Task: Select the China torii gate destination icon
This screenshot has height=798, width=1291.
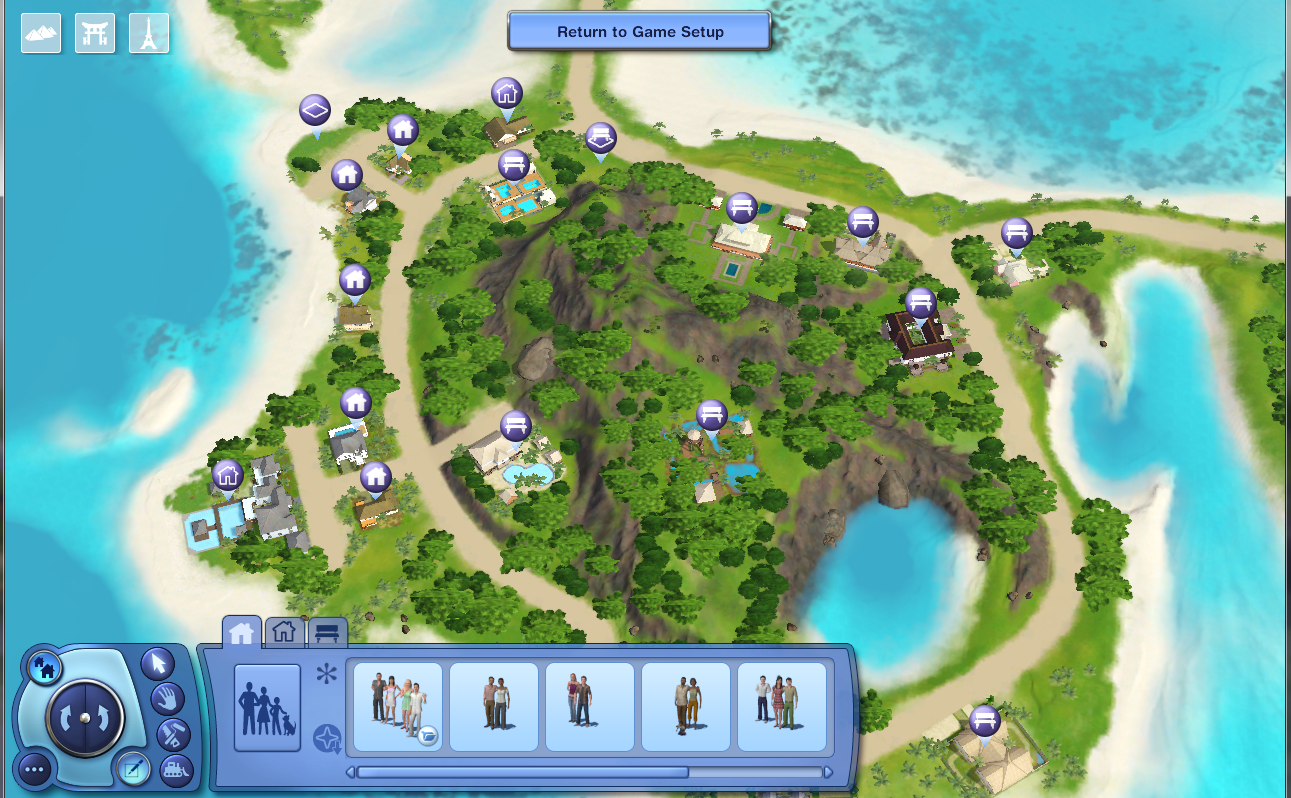Action: (x=94, y=32)
